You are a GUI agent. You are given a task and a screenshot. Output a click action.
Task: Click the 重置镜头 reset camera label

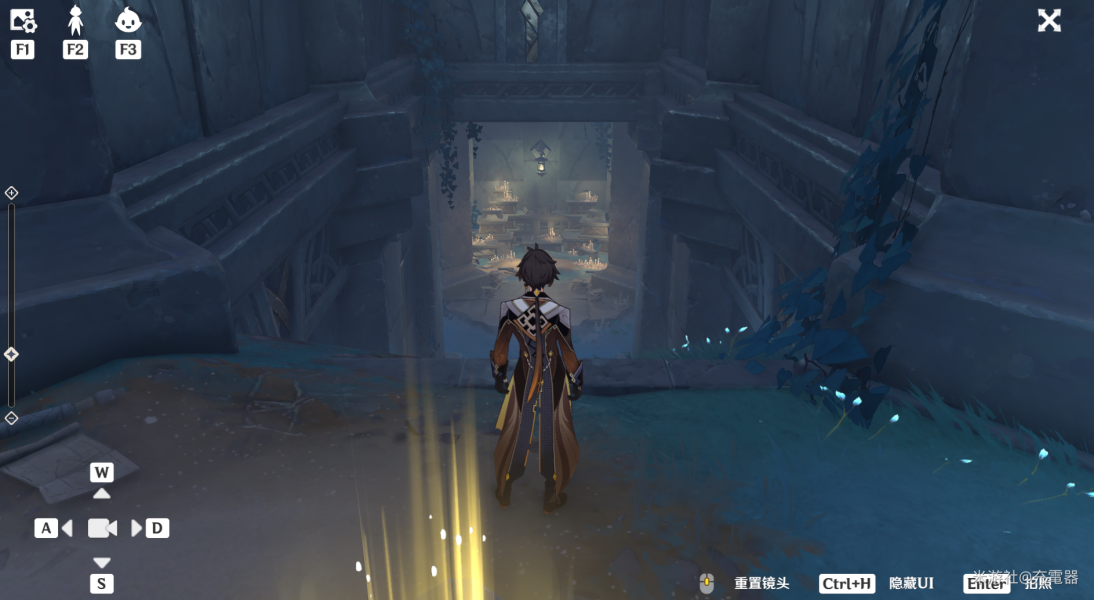coord(761,583)
